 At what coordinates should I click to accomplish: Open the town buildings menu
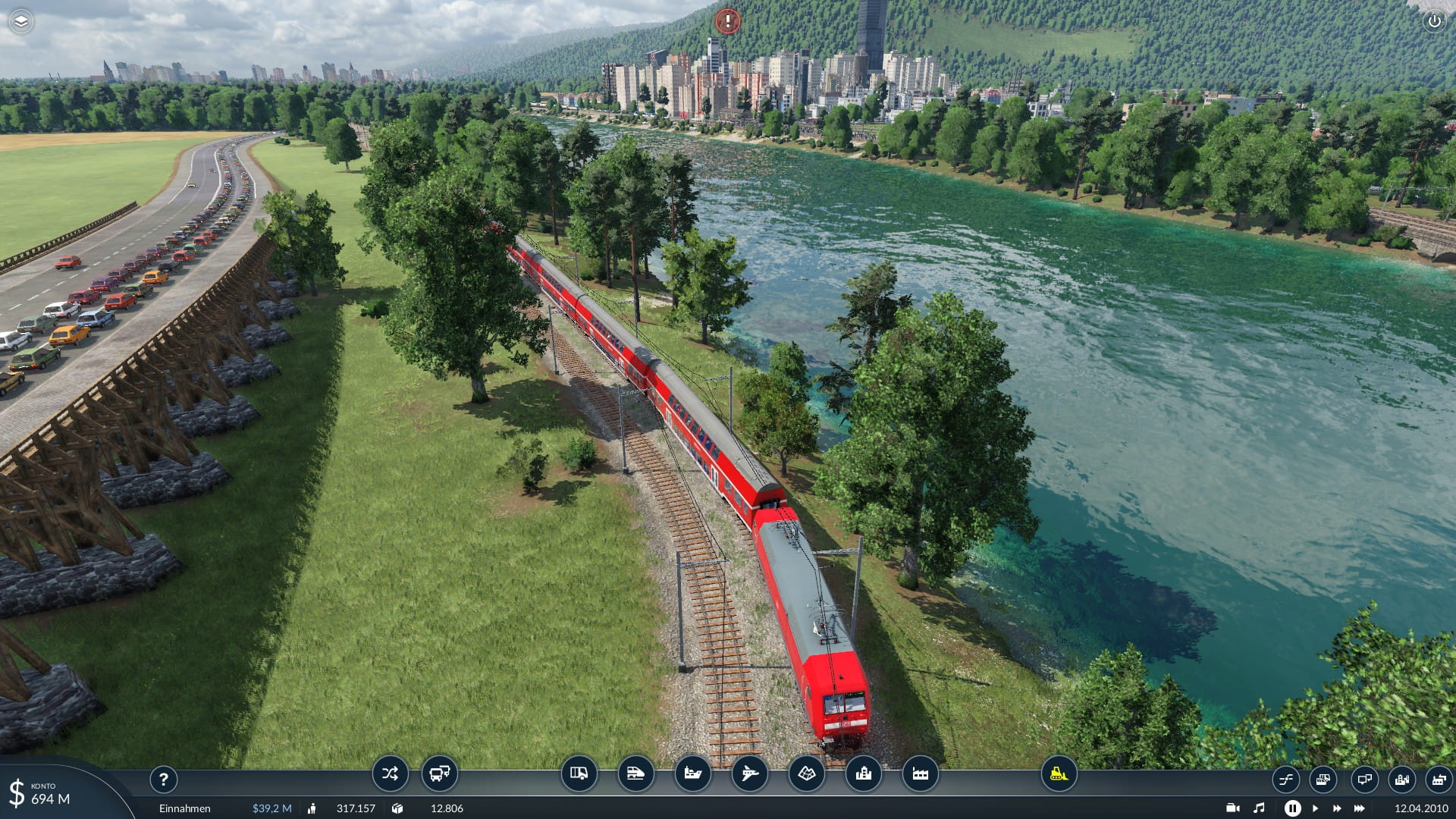click(x=863, y=773)
